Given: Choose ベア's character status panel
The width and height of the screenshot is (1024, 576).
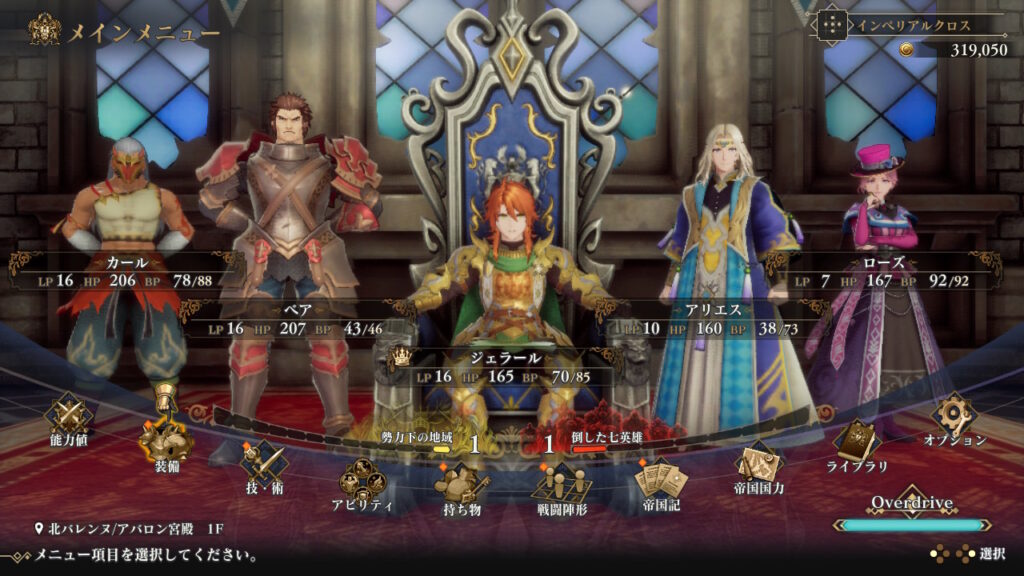Looking at the screenshot, I should point(297,319).
